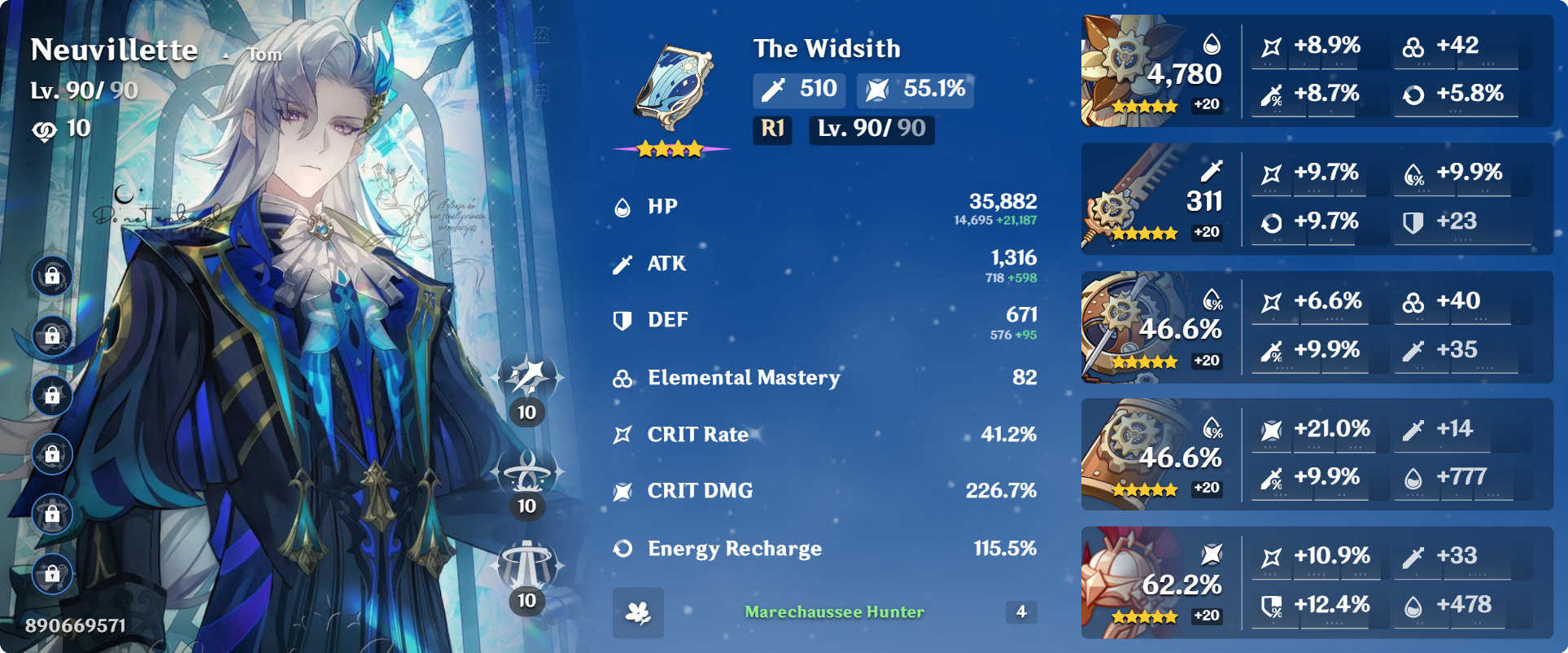Click the CRIT Rate stat icon
1568x653 pixels.
point(623,434)
